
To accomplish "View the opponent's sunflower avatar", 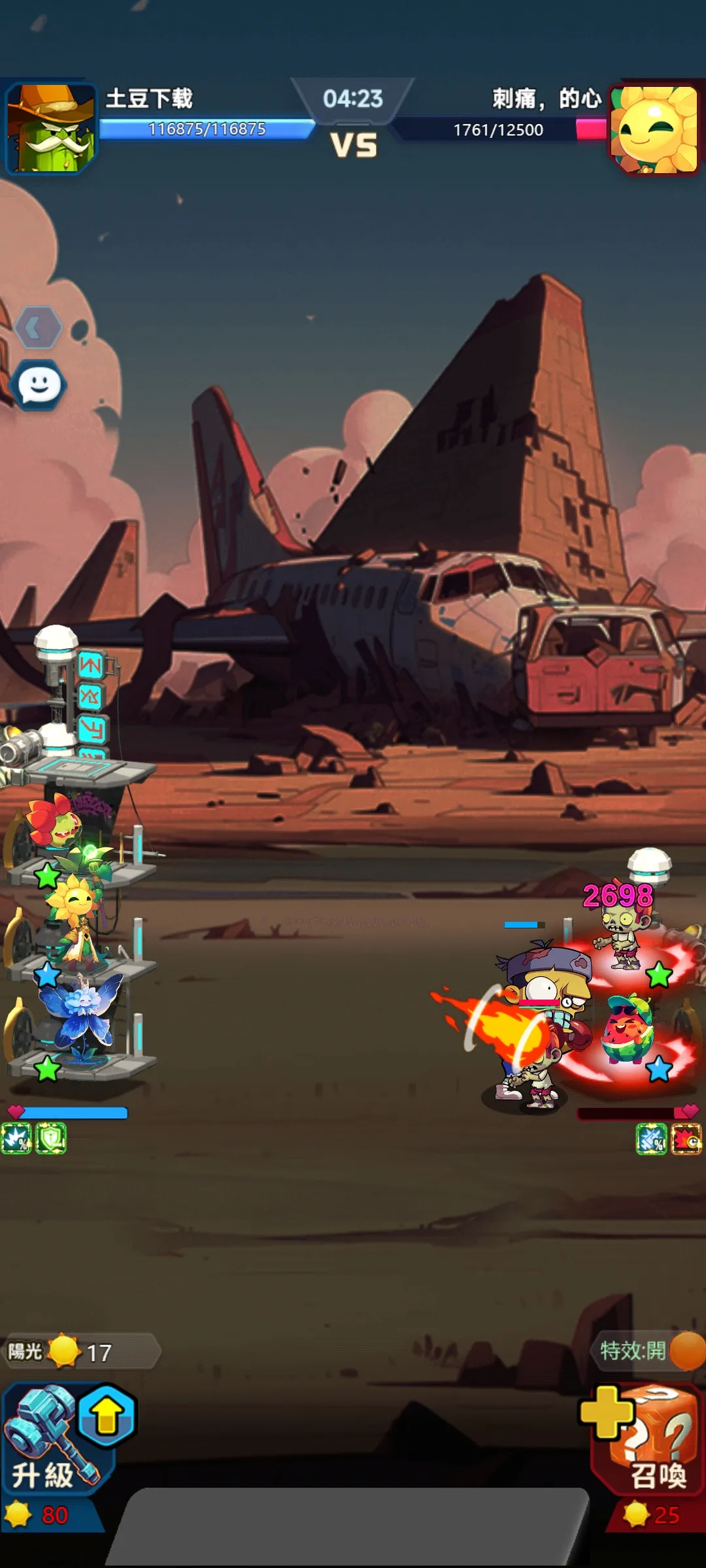I will 655,129.
